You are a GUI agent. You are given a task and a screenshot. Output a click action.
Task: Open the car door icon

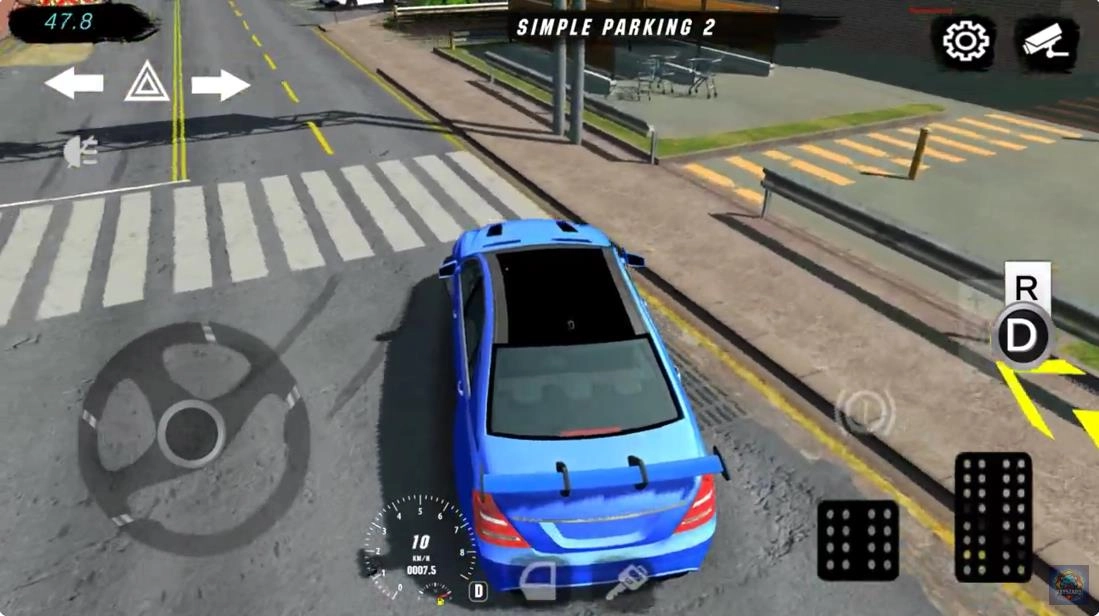tap(542, 580)
